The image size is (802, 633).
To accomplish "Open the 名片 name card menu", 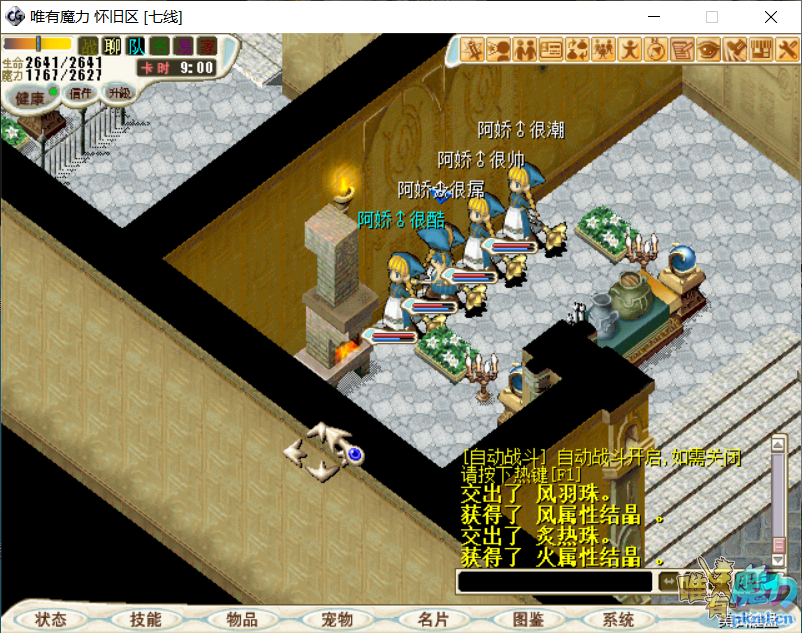I will [433, 619].
